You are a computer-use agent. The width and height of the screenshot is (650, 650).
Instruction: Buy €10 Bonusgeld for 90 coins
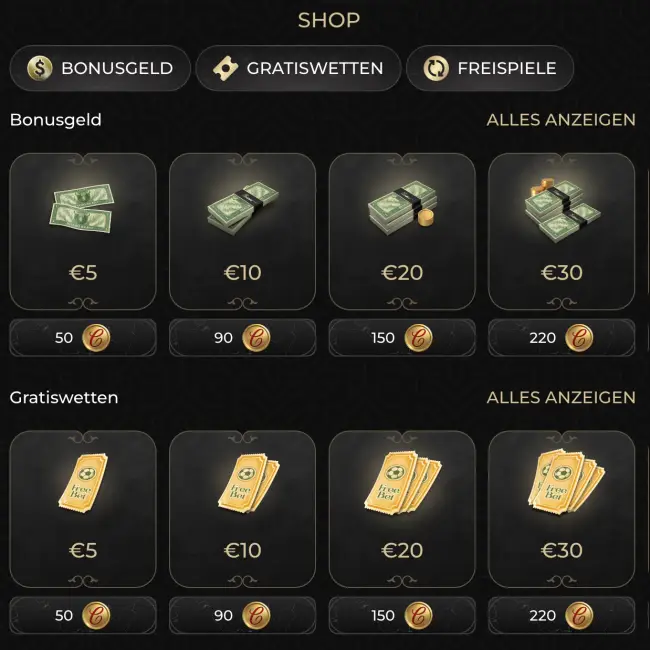click(x=242, y=338)
